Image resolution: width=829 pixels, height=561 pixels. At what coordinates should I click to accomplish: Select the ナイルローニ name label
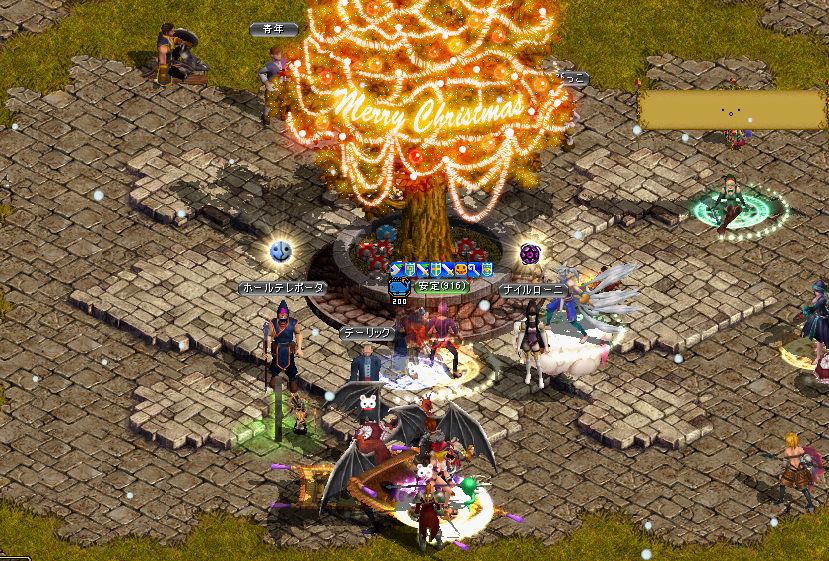535,290
